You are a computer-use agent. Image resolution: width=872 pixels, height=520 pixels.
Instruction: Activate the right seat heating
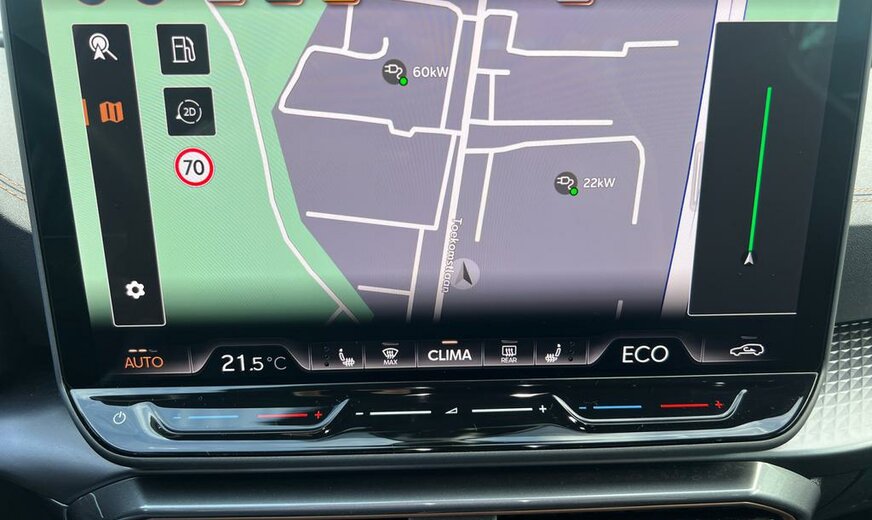pos(557,352)
